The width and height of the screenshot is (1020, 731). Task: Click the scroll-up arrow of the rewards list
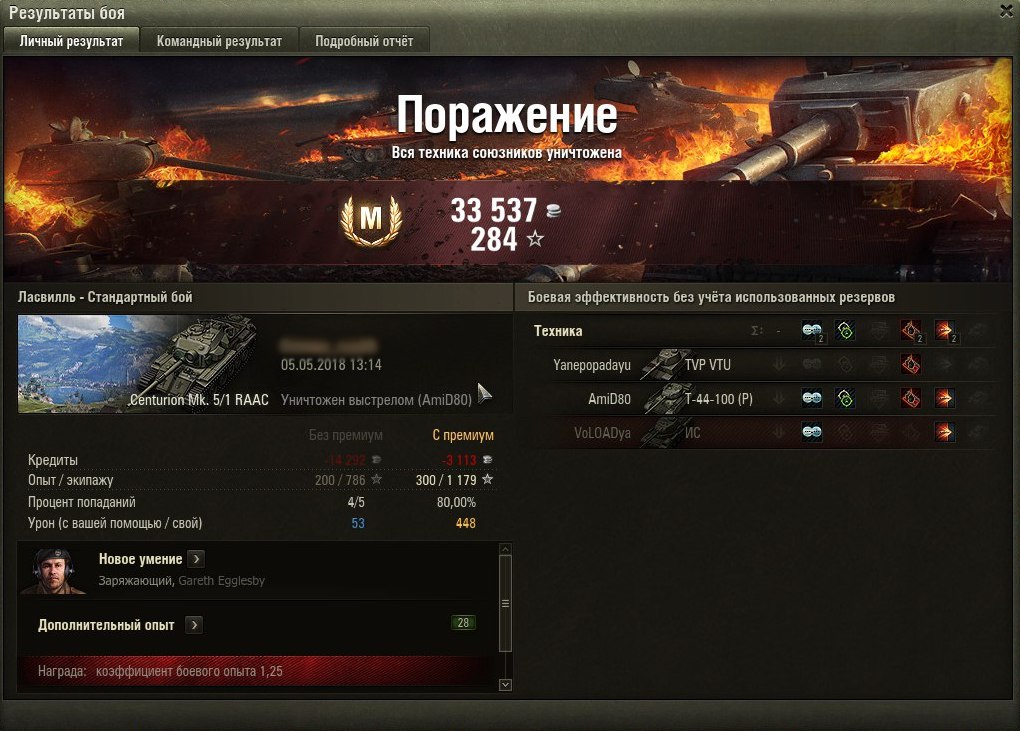[x=504, y=549]
